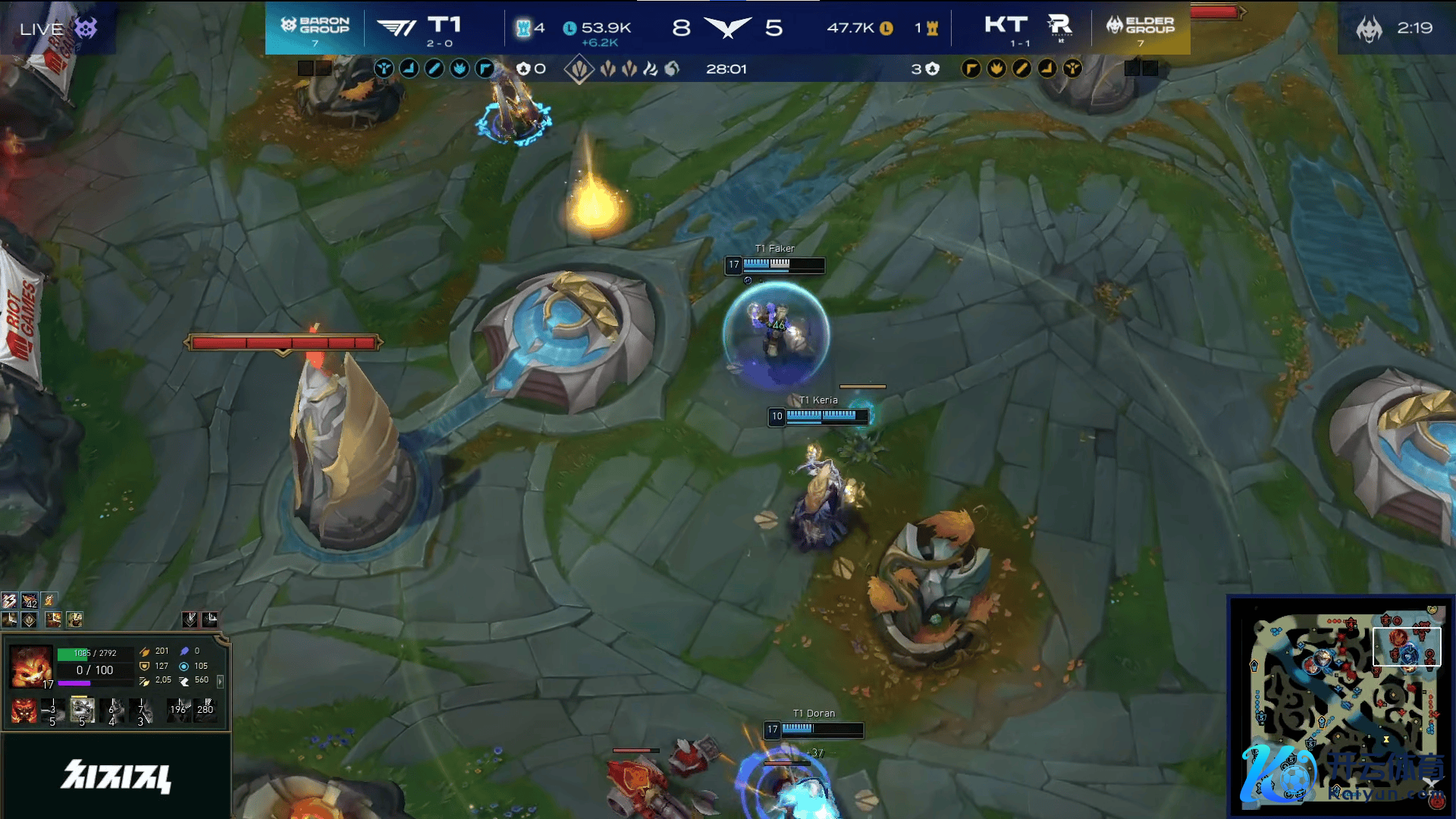The image size is (1456, 819).
Task: Select the Gnar champion portrait
Action: (x=31, y=666)
